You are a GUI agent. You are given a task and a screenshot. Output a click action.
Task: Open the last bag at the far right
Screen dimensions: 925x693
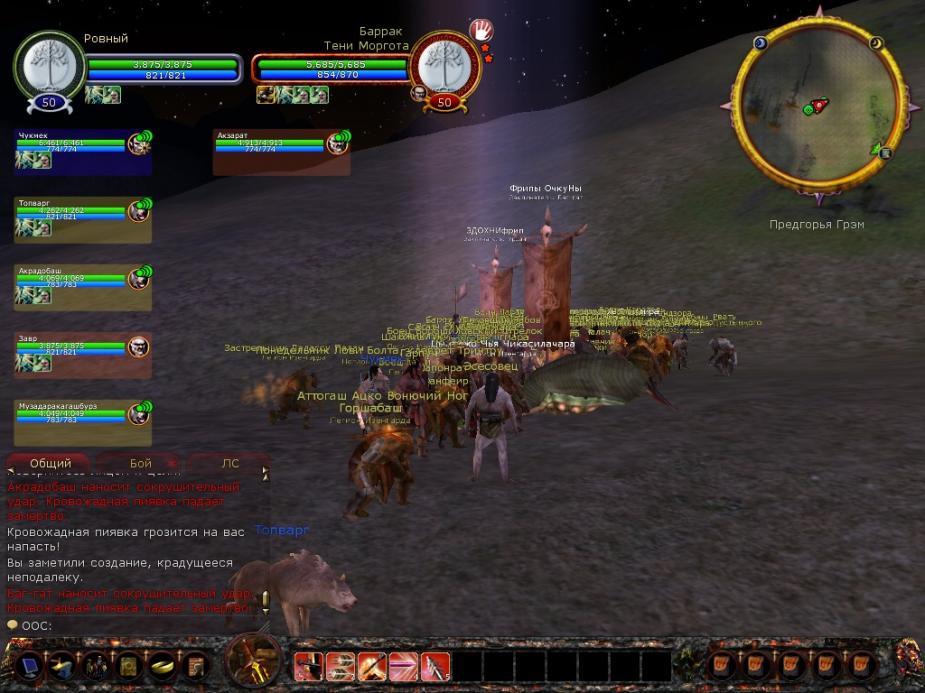click(861, 665)
